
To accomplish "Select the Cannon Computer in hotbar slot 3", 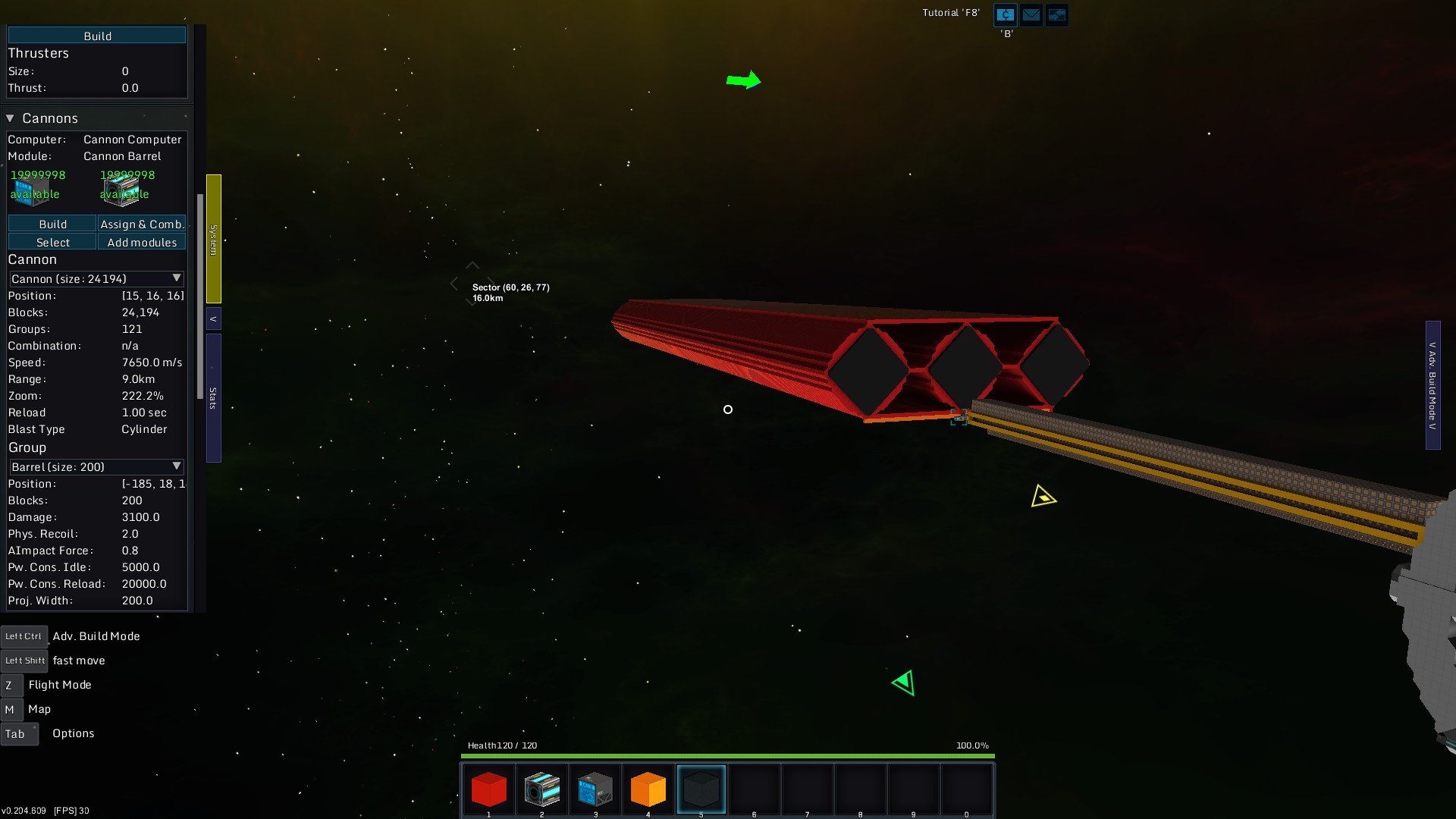I will [x=595, y=789].
